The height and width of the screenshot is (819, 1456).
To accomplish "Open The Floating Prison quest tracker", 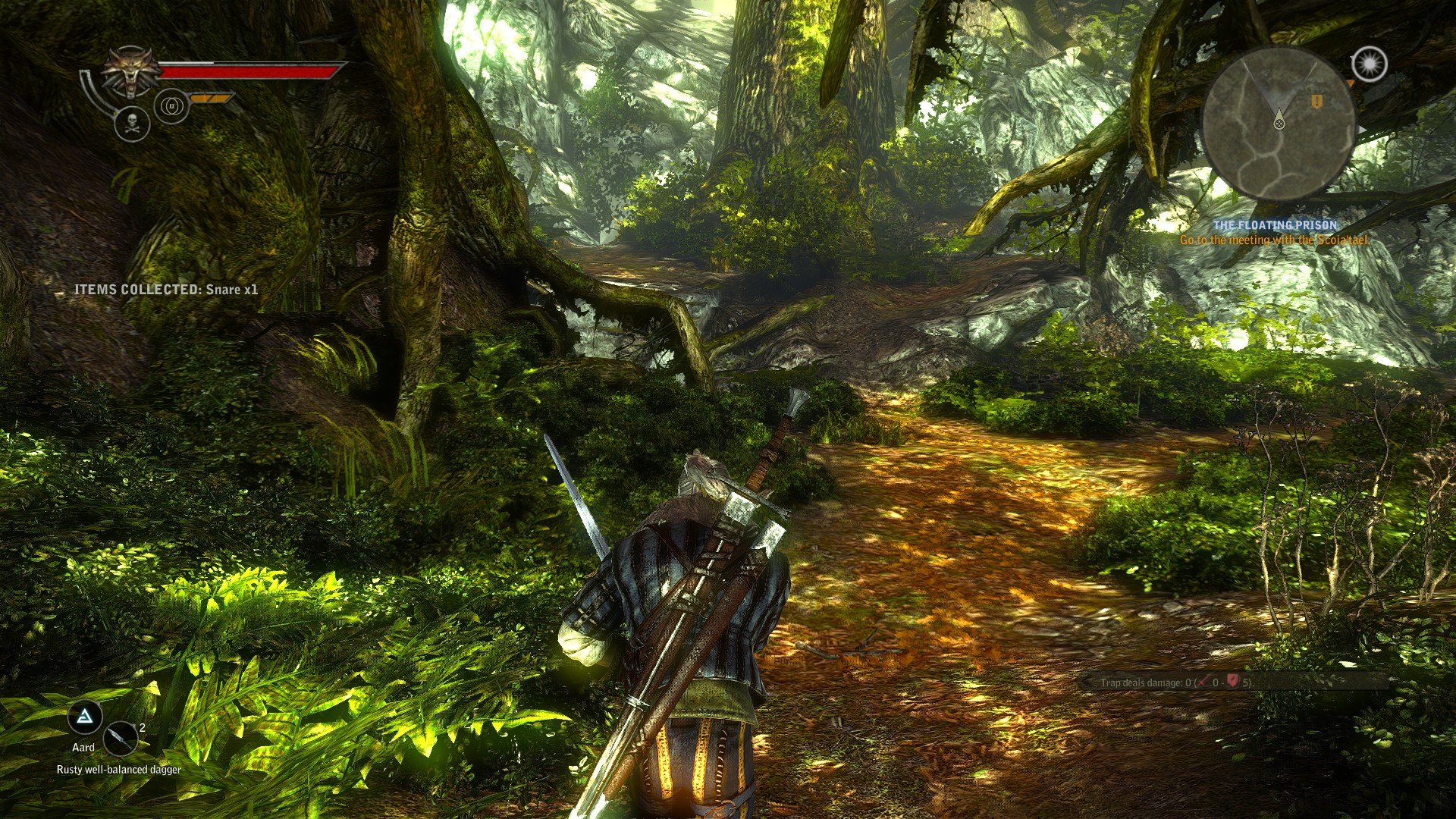I will [1275, 225].
